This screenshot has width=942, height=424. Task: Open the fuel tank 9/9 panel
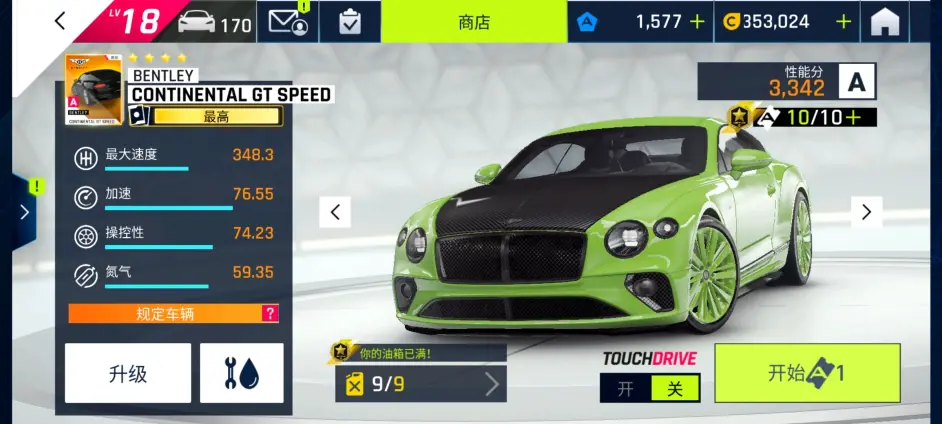click(421, 384)
